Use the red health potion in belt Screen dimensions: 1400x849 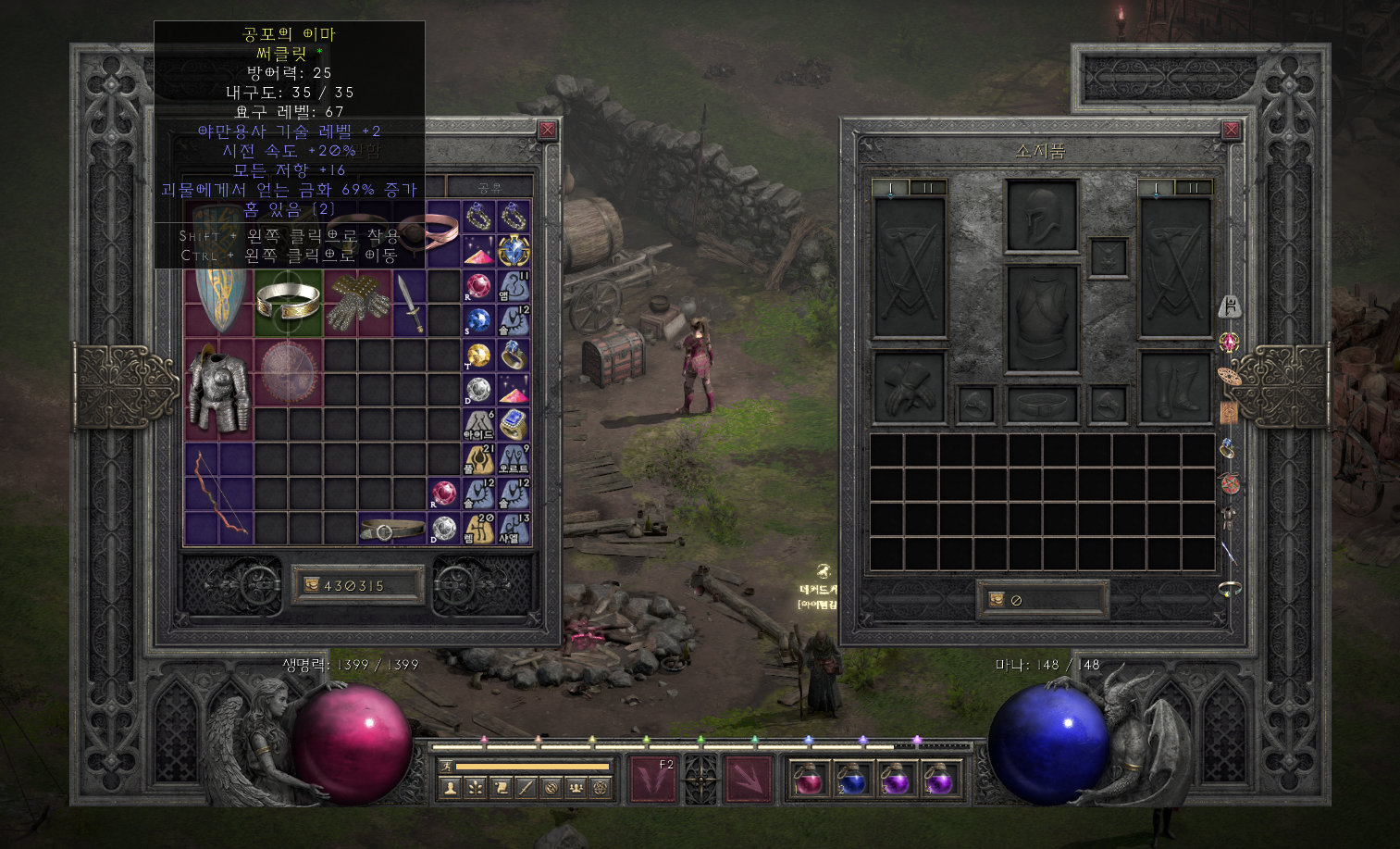coord(809,780)
